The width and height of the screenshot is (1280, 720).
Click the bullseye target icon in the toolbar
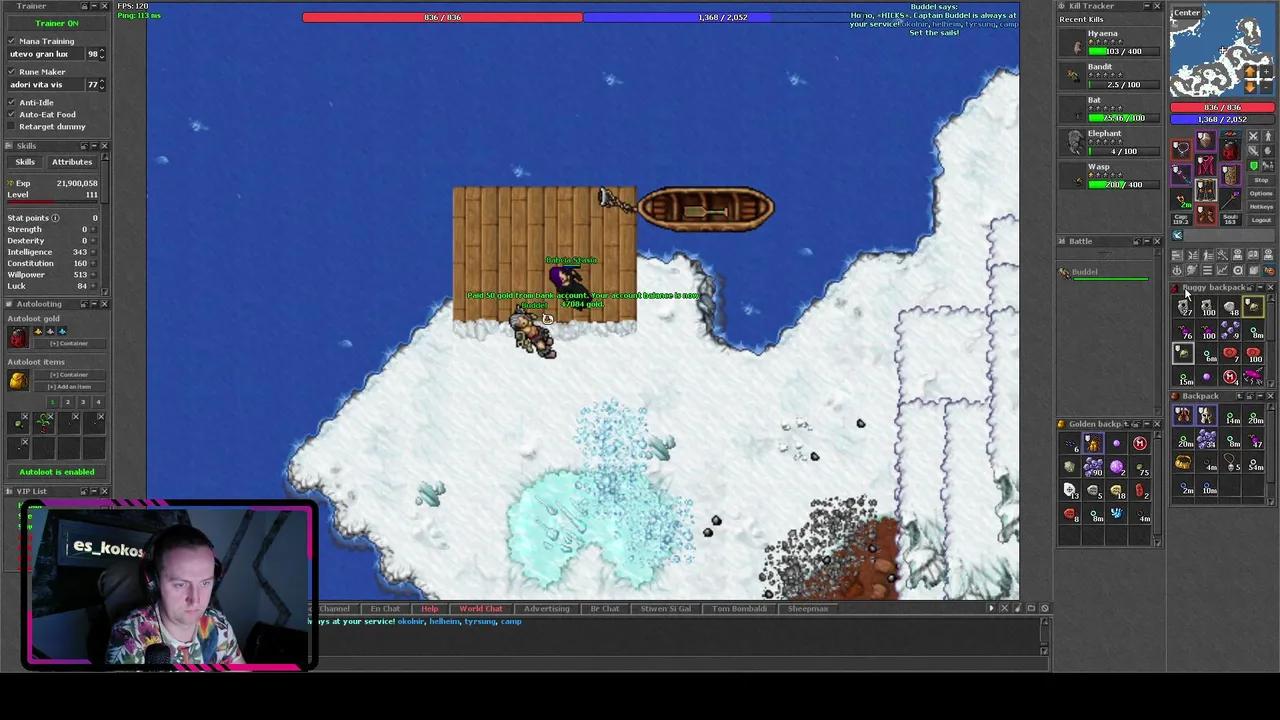[x=1238, y=270]
